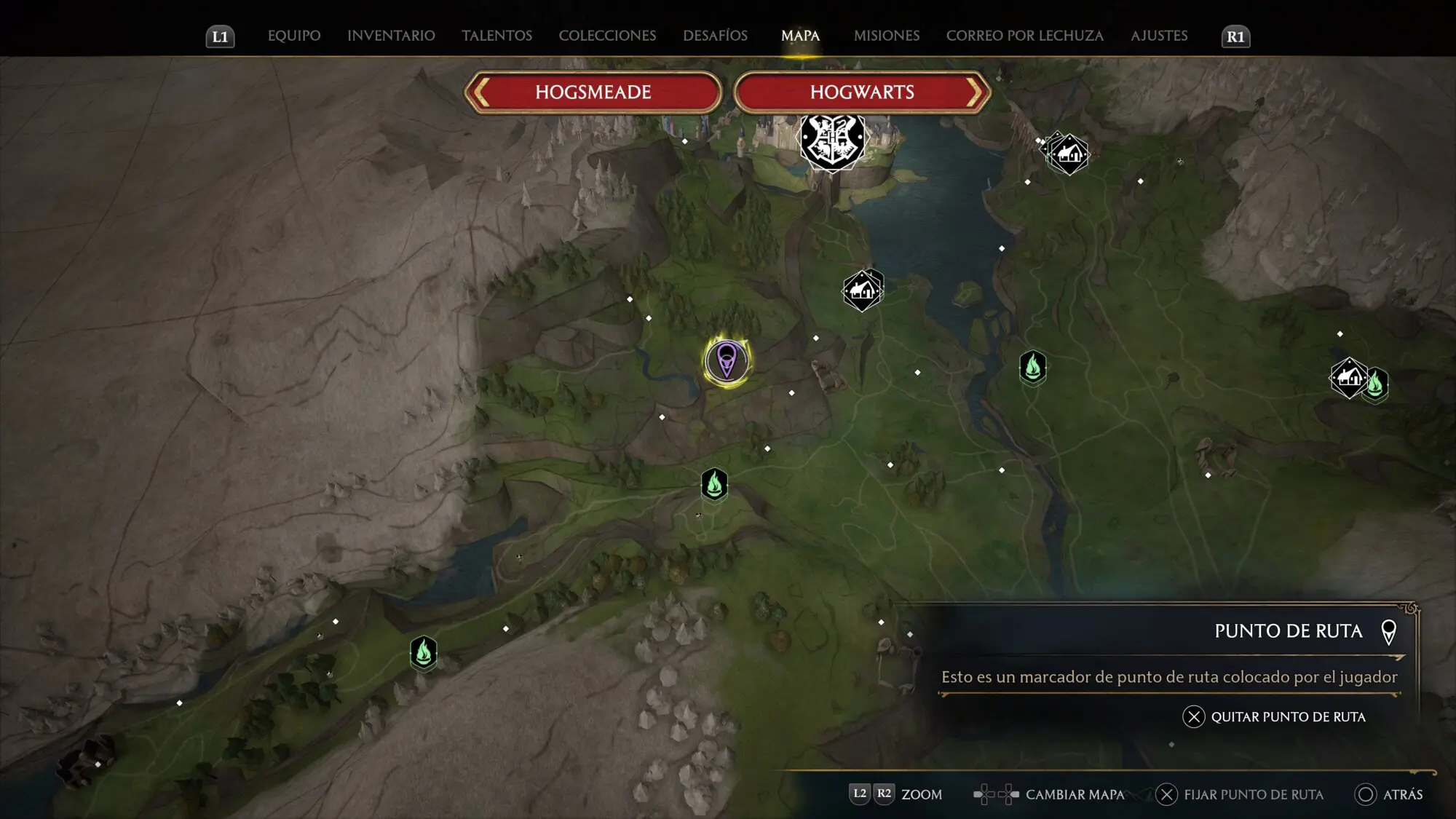Switch to Correo por Lechuza tab
This screenshot has height=819, width=1456.
click(1024, 36)
